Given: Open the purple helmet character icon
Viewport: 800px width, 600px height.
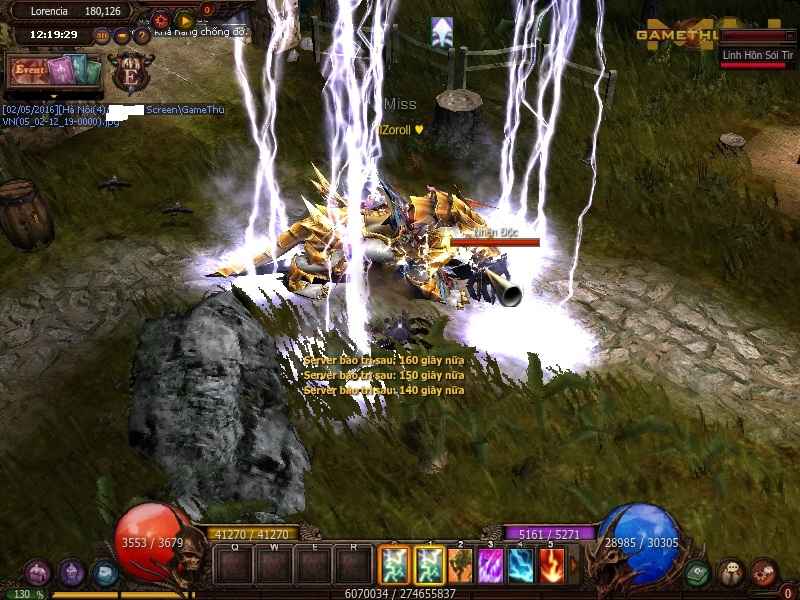Looking at the screenshot, I should pos(72,573).
